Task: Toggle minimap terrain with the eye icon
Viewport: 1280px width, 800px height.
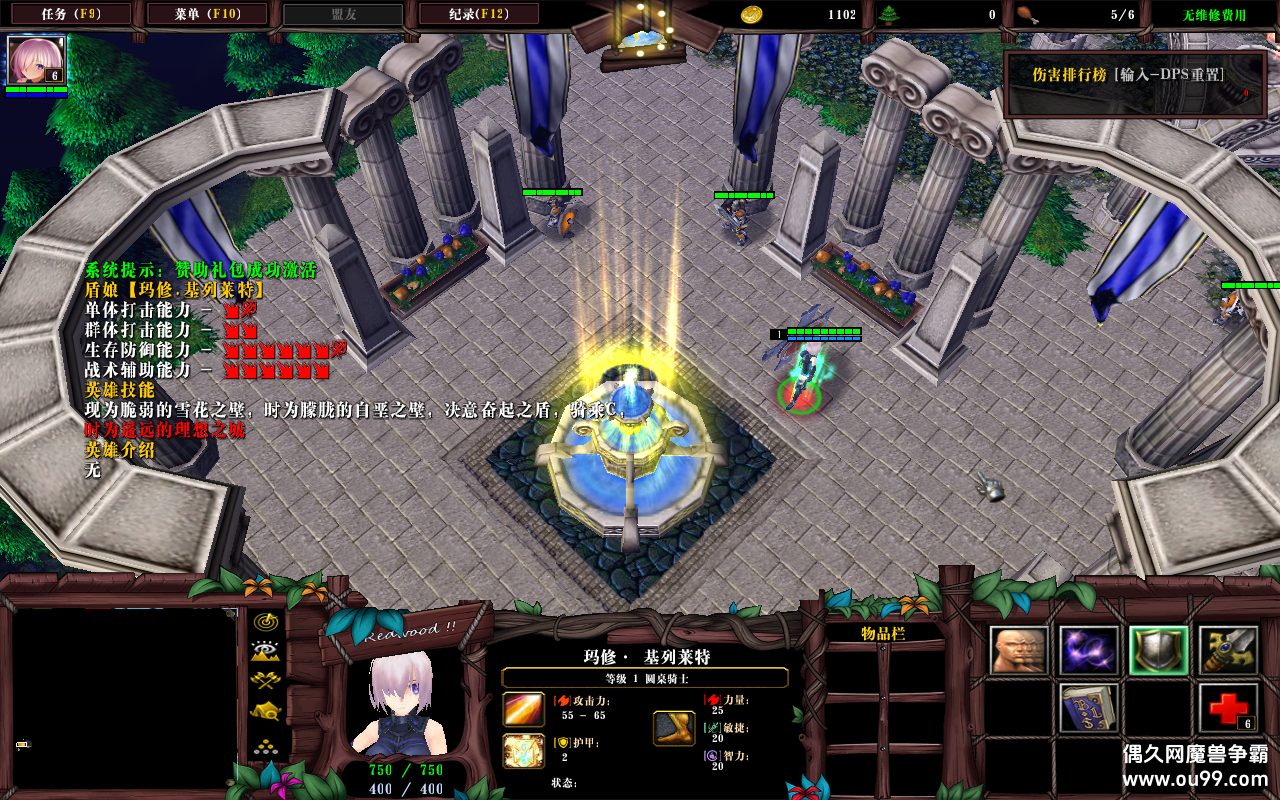Action: pyautogui.click(x=266, y=651)
